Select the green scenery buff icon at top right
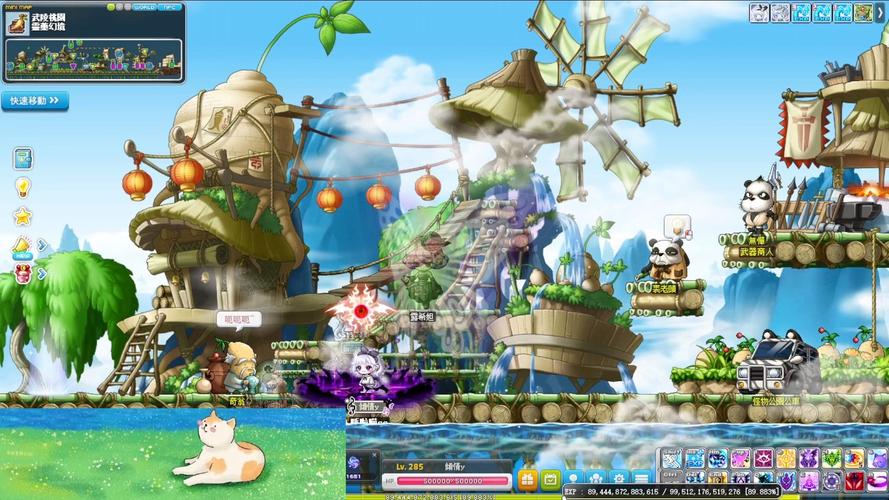889x500 pixels. (x=864, y=13)
